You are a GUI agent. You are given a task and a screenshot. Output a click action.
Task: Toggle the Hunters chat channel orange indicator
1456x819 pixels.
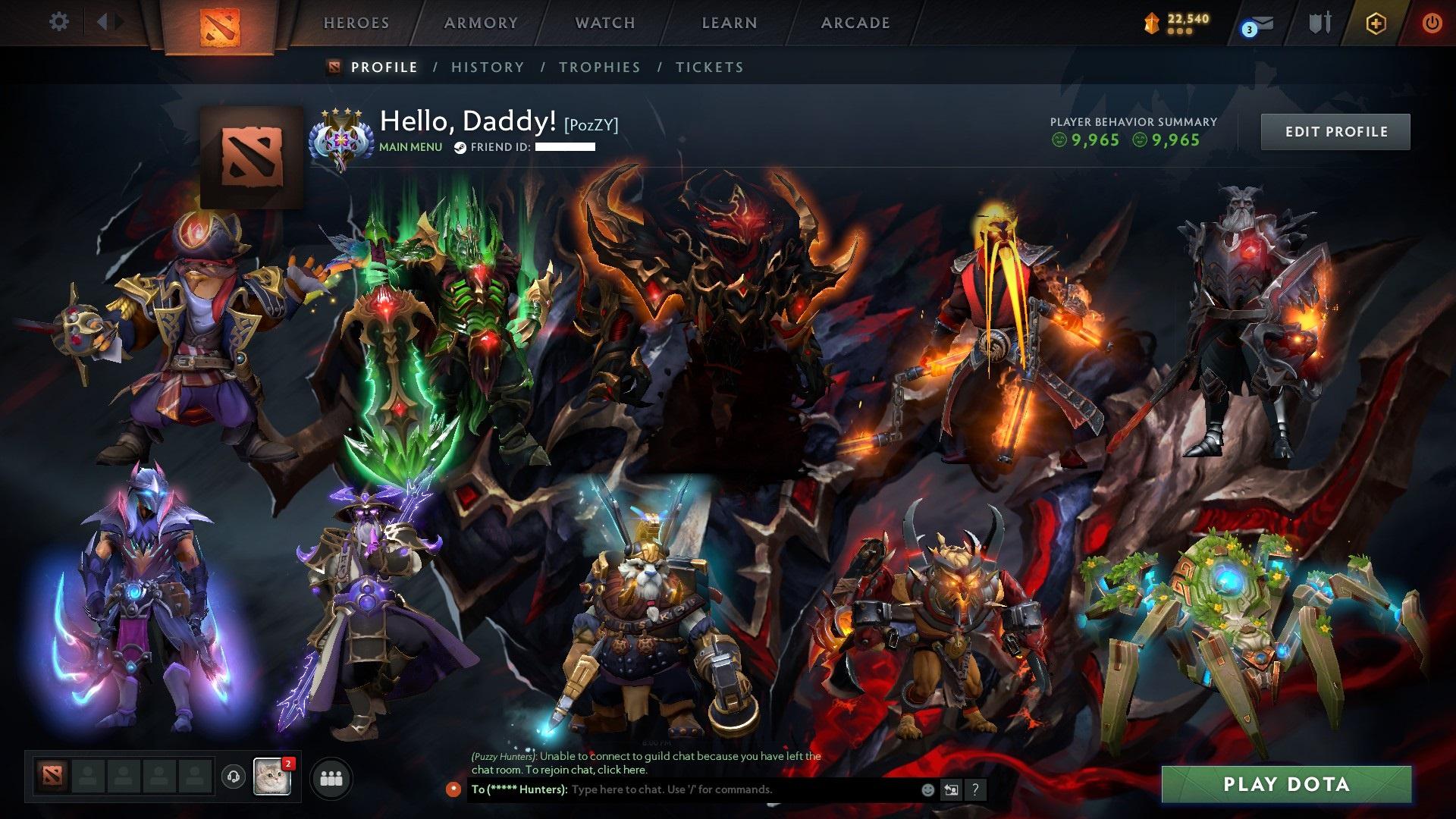455,789
